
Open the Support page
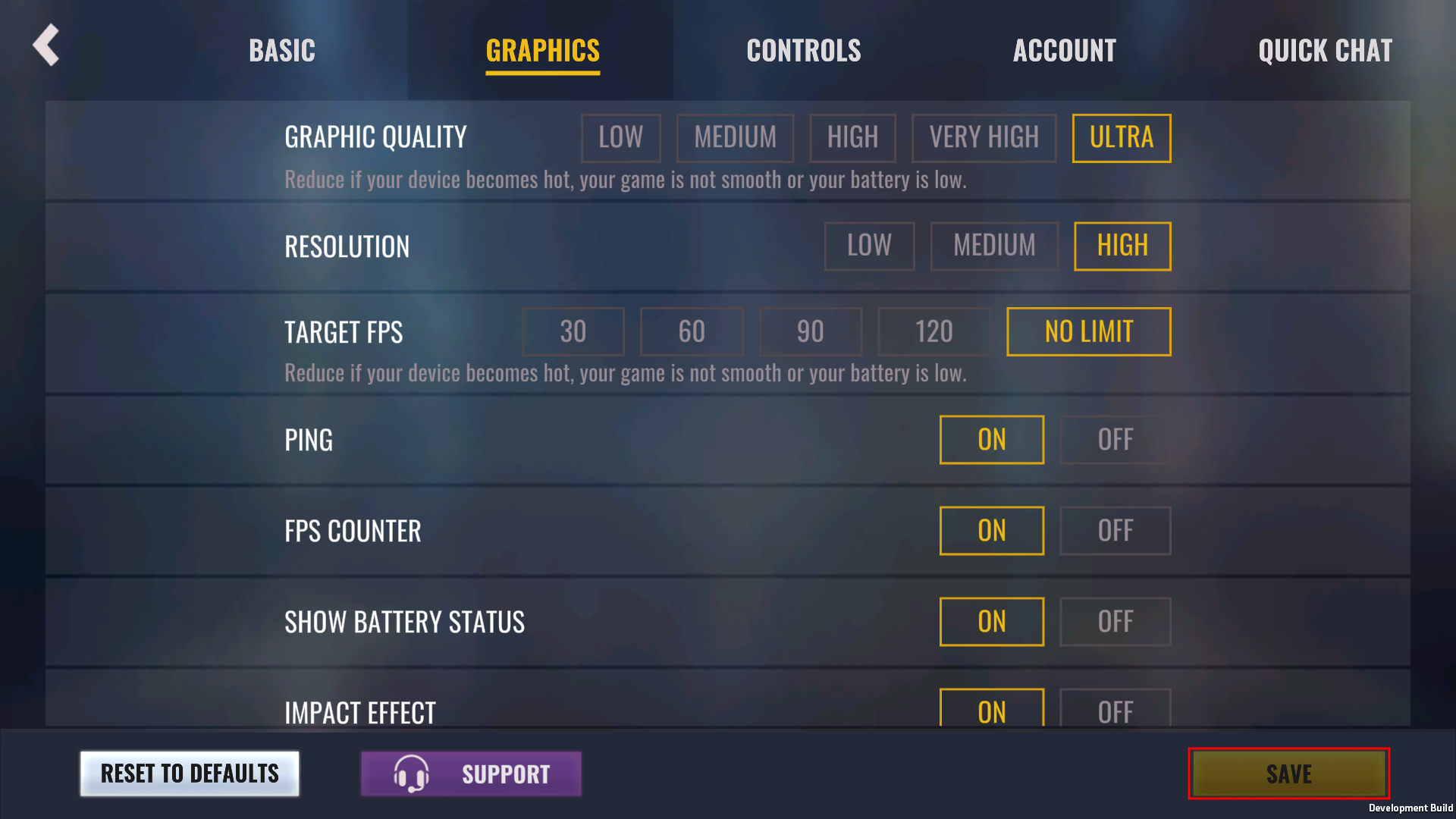[x=471, y=773]
